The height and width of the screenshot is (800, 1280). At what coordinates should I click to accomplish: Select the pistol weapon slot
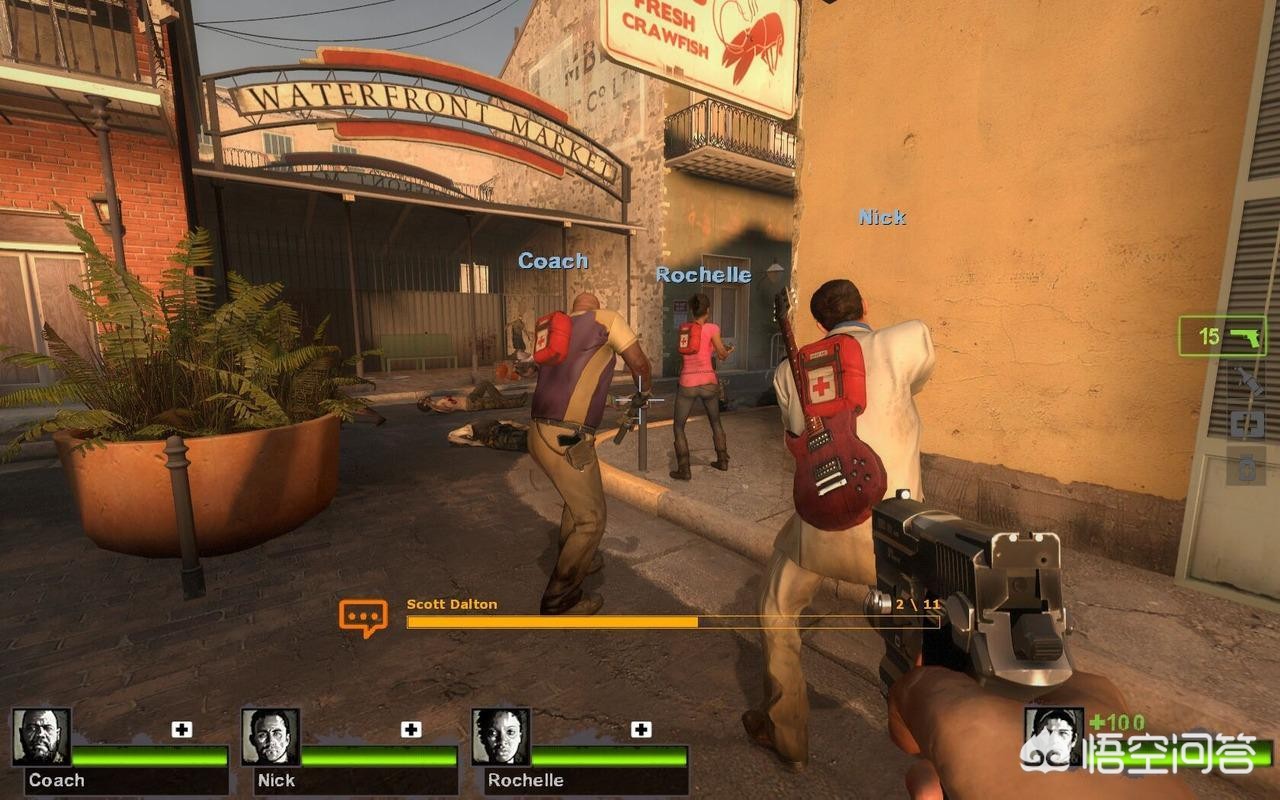1222,336
